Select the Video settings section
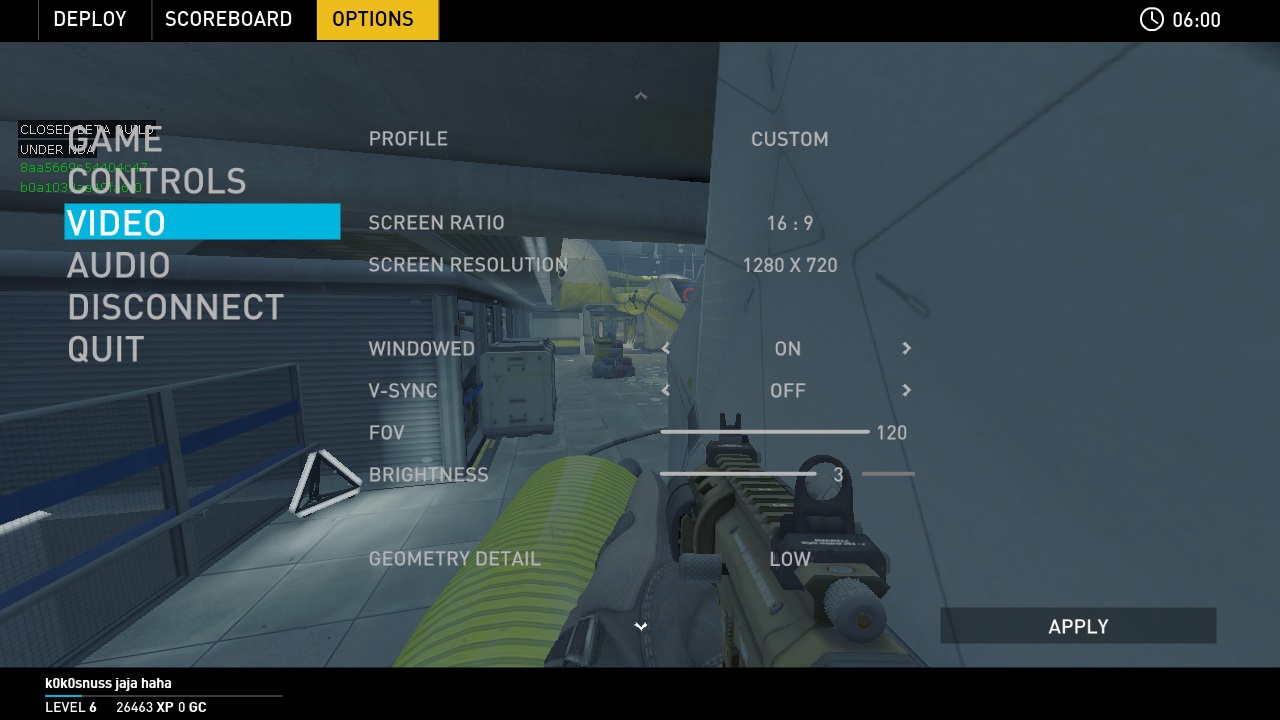The width and height of the screenshot is (1280, 720). (202, 222)
